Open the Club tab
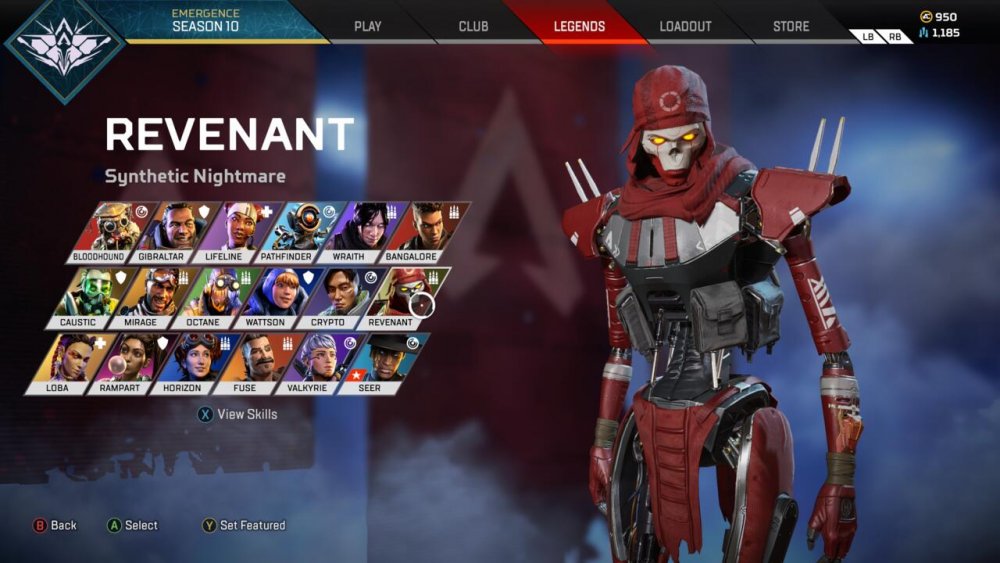1000x563 pixels. (473, 26)
